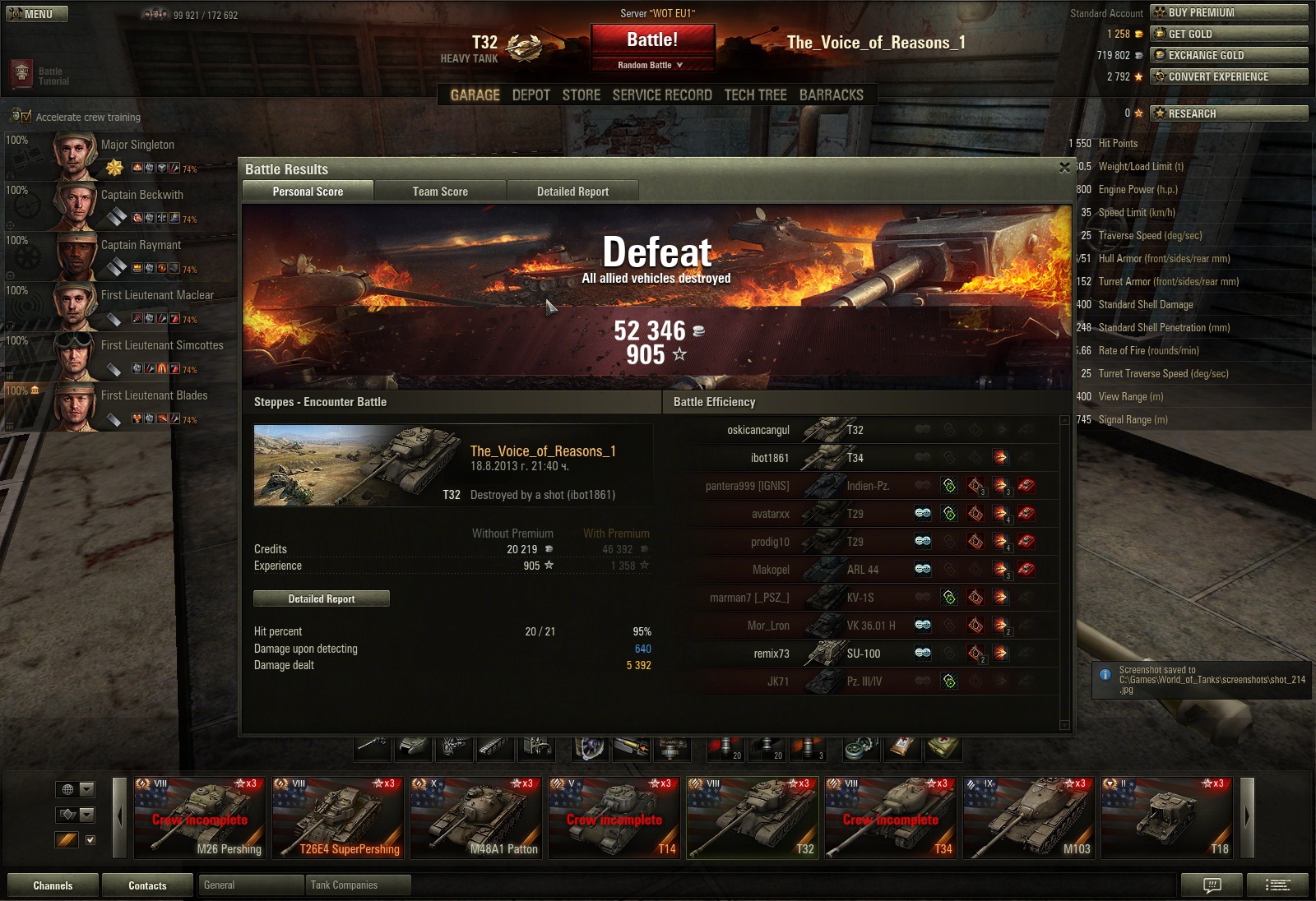Click the Detailed Report button under Experience

322,598
